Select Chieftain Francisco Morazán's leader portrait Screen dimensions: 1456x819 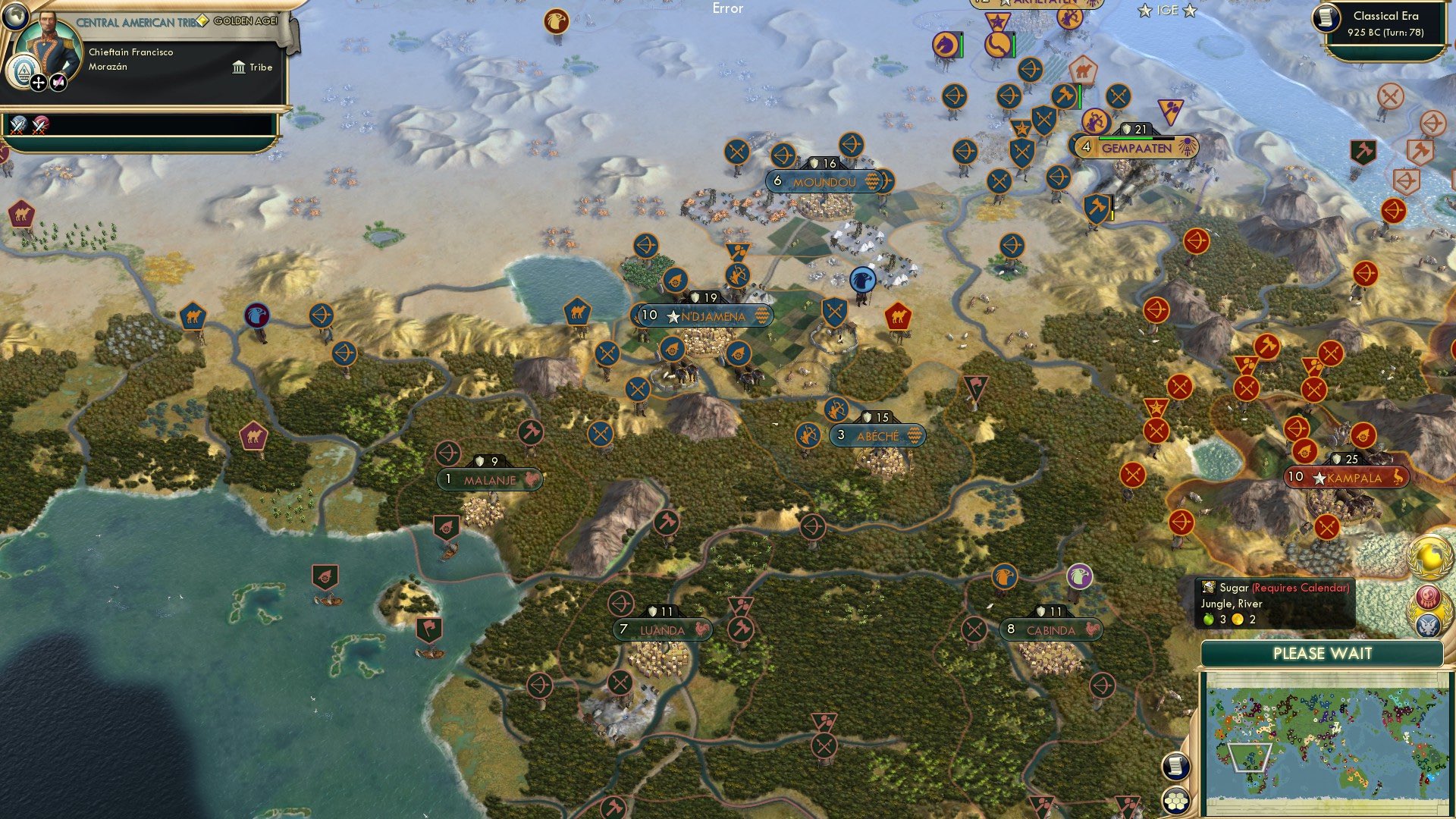coord(49,45)
